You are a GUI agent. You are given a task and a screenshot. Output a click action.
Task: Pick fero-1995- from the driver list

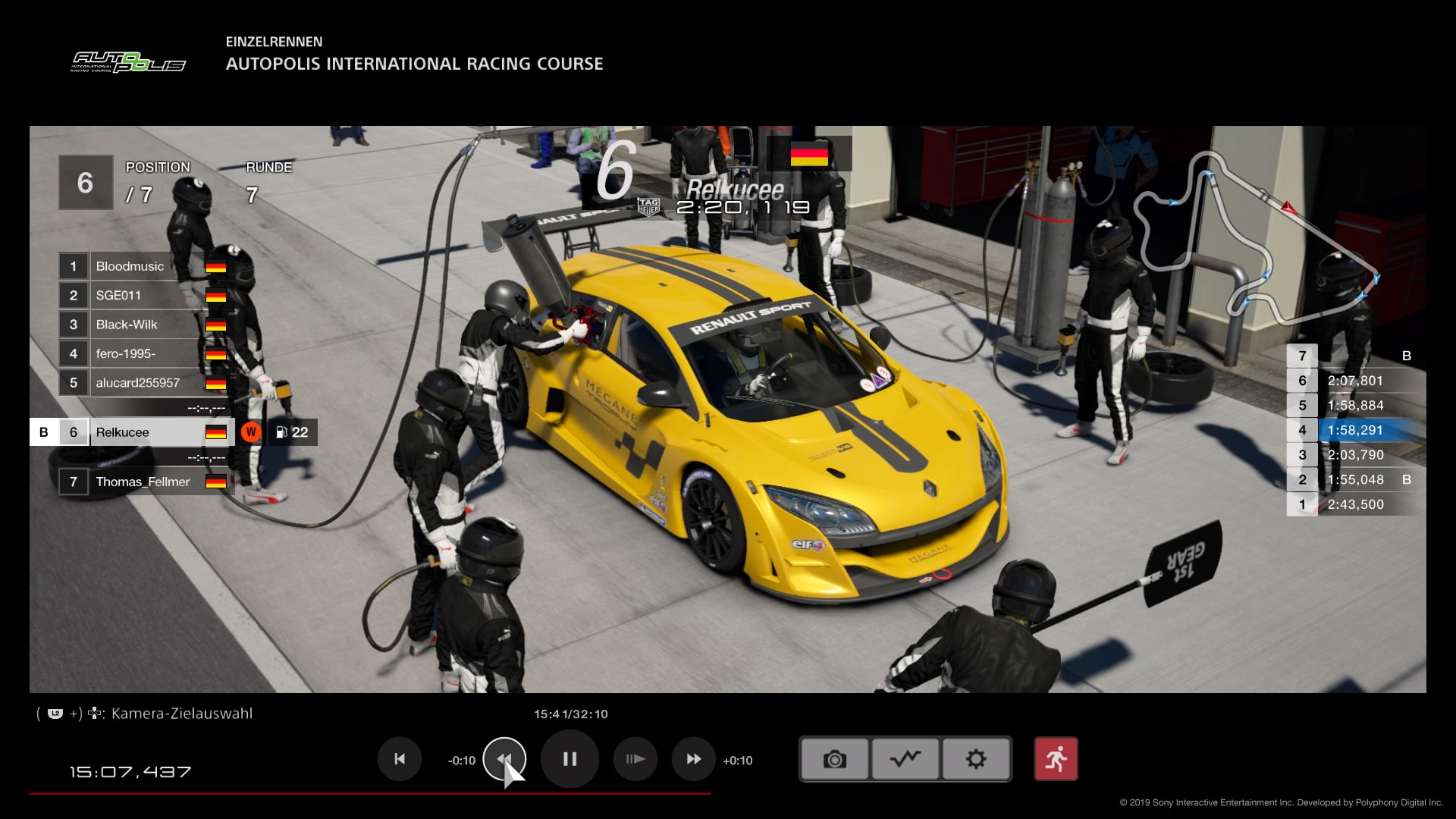tap(144, 353)
